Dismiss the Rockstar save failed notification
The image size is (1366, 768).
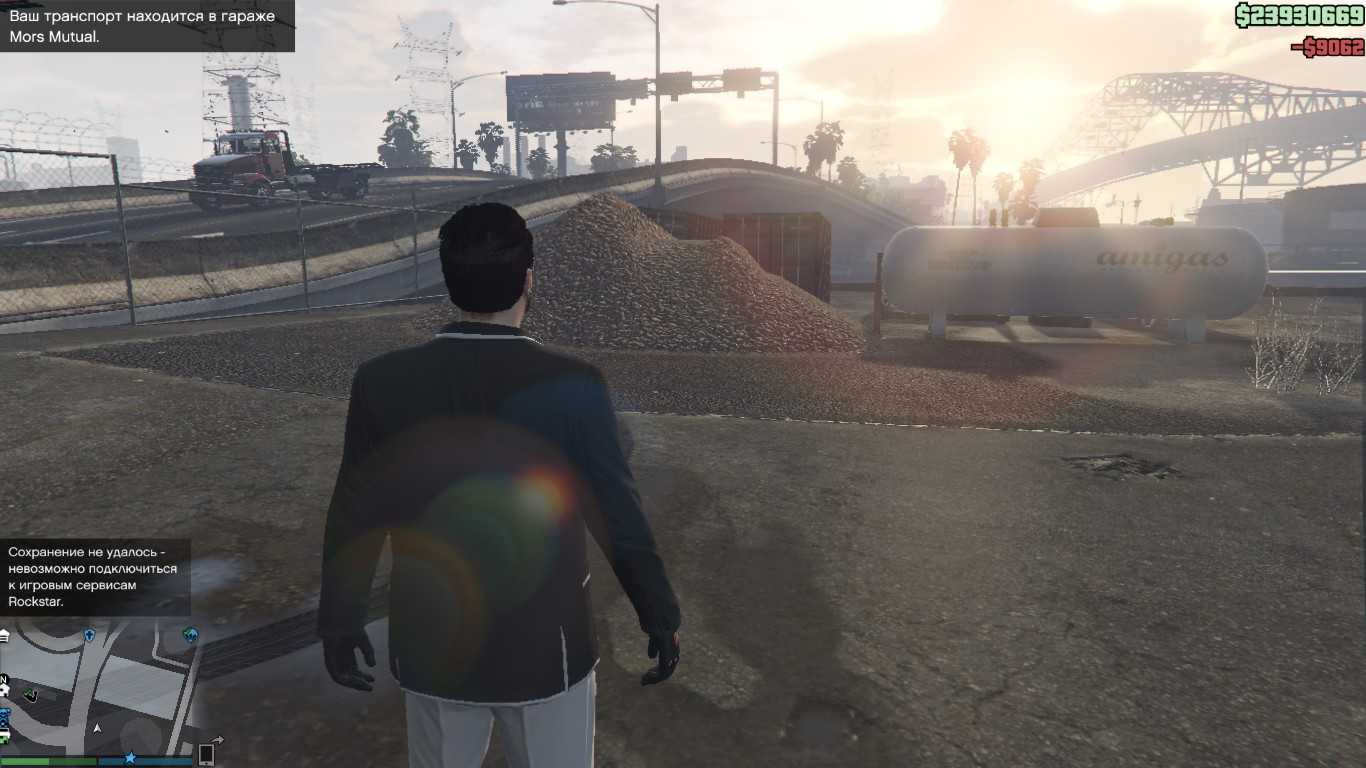[95, 577]
